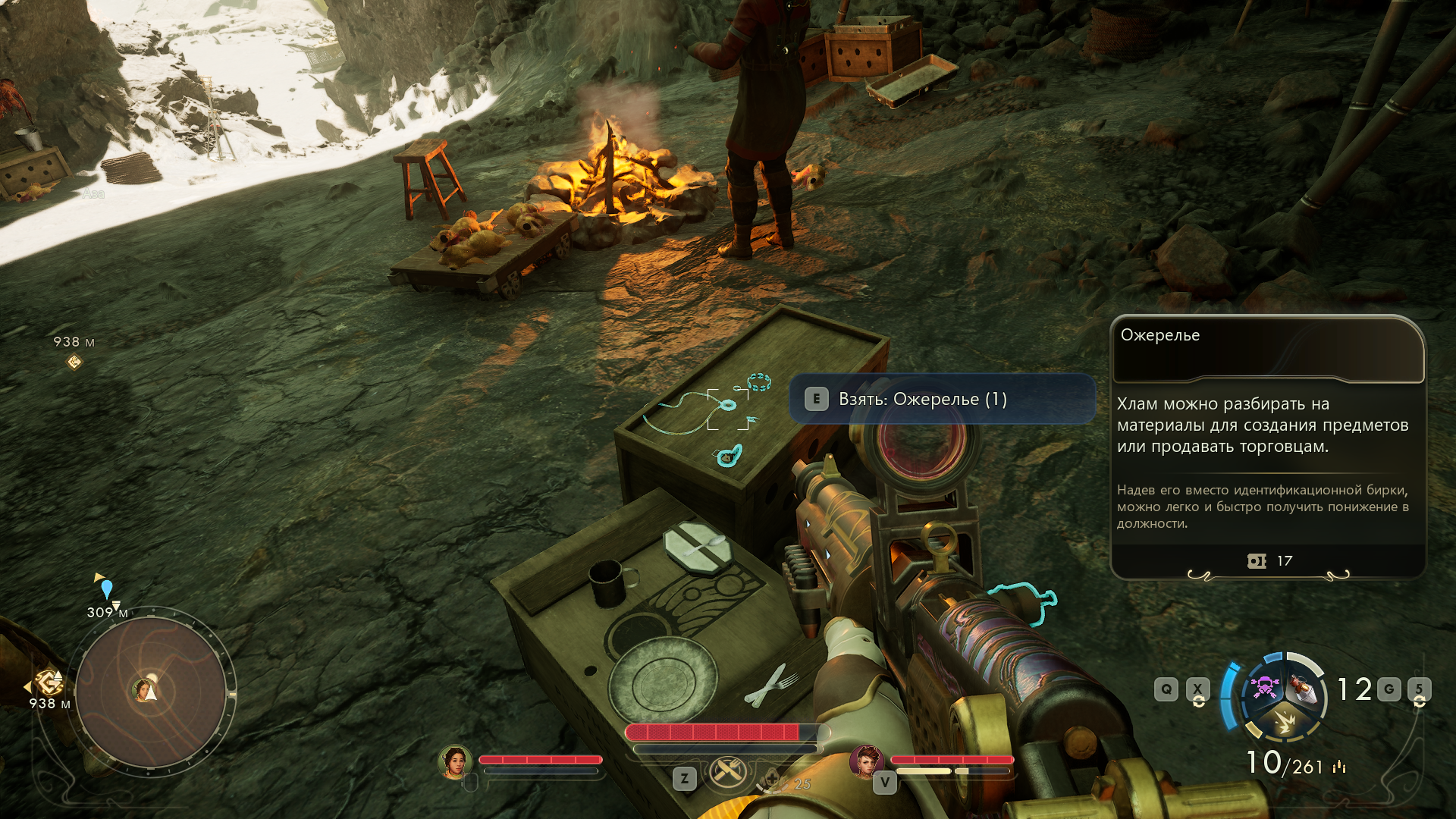
Task: Select the red-haired companion portrait
Action: tap(866, 761)
